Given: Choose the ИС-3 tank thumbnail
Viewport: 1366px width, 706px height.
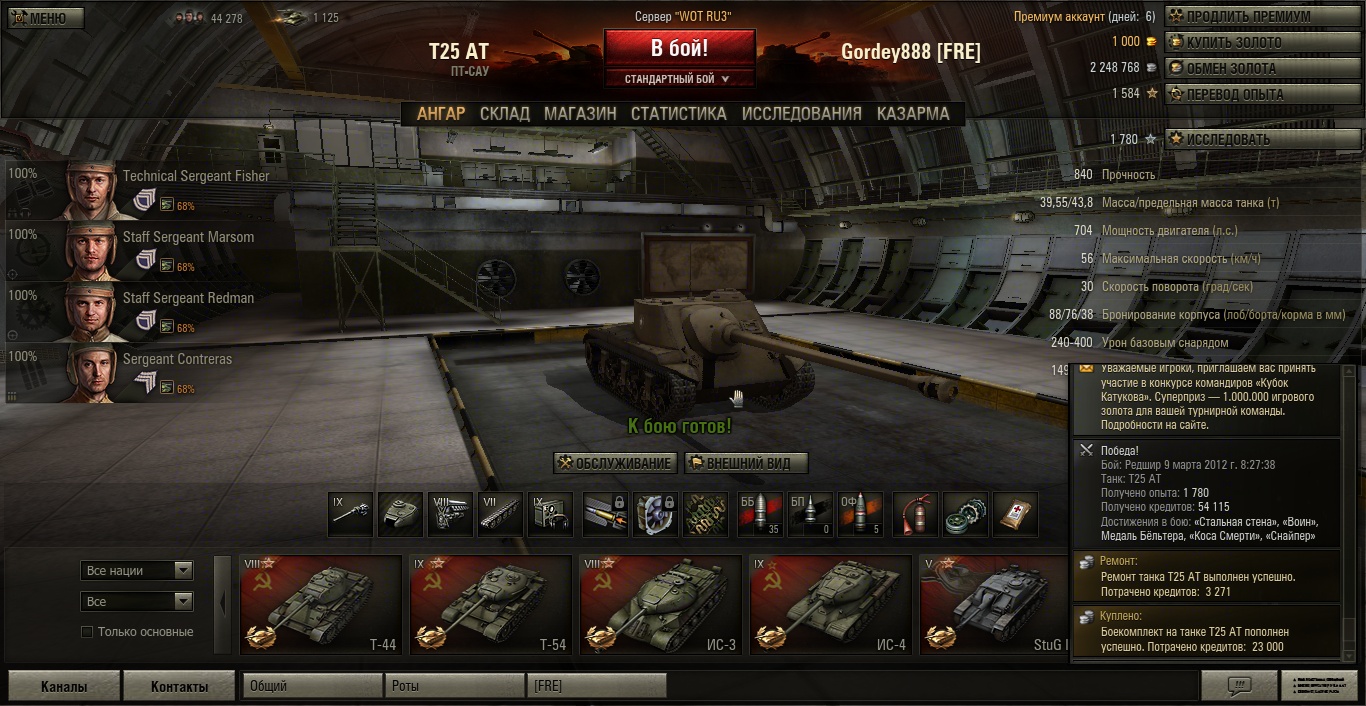Looking at the screenshot, I should click(660, 605).
